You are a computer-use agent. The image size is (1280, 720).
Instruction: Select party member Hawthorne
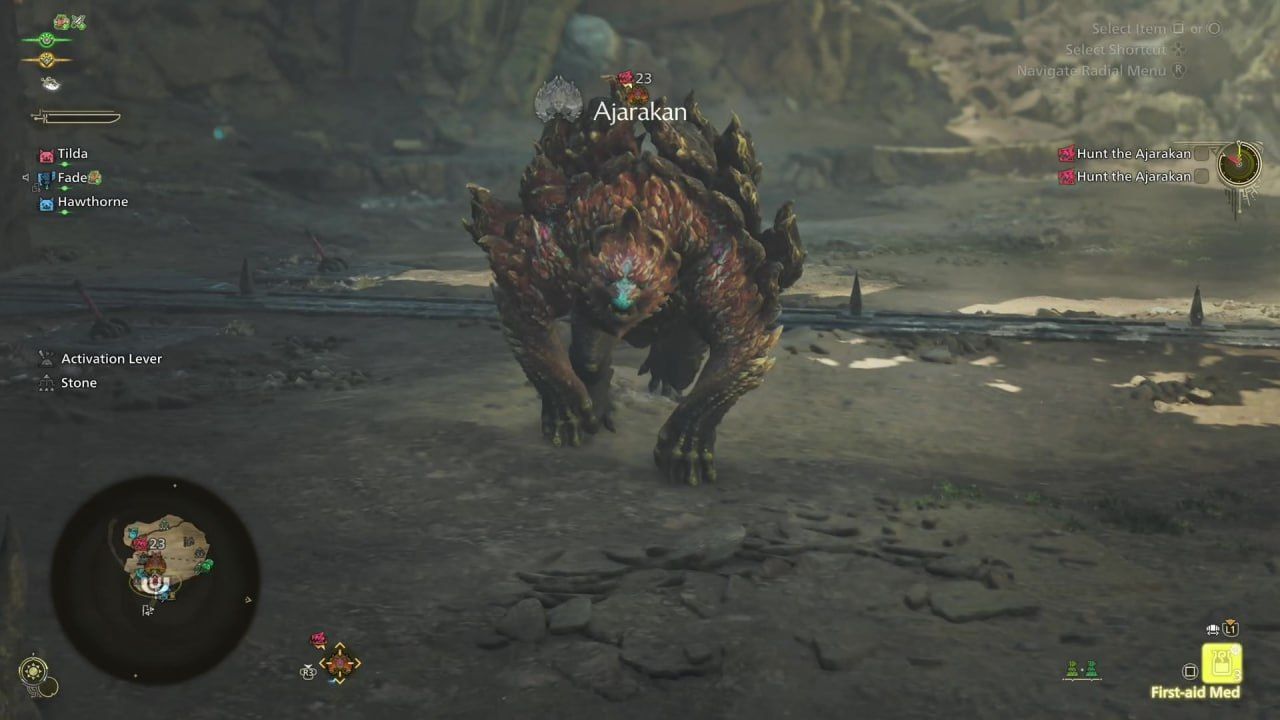[92, 202]
